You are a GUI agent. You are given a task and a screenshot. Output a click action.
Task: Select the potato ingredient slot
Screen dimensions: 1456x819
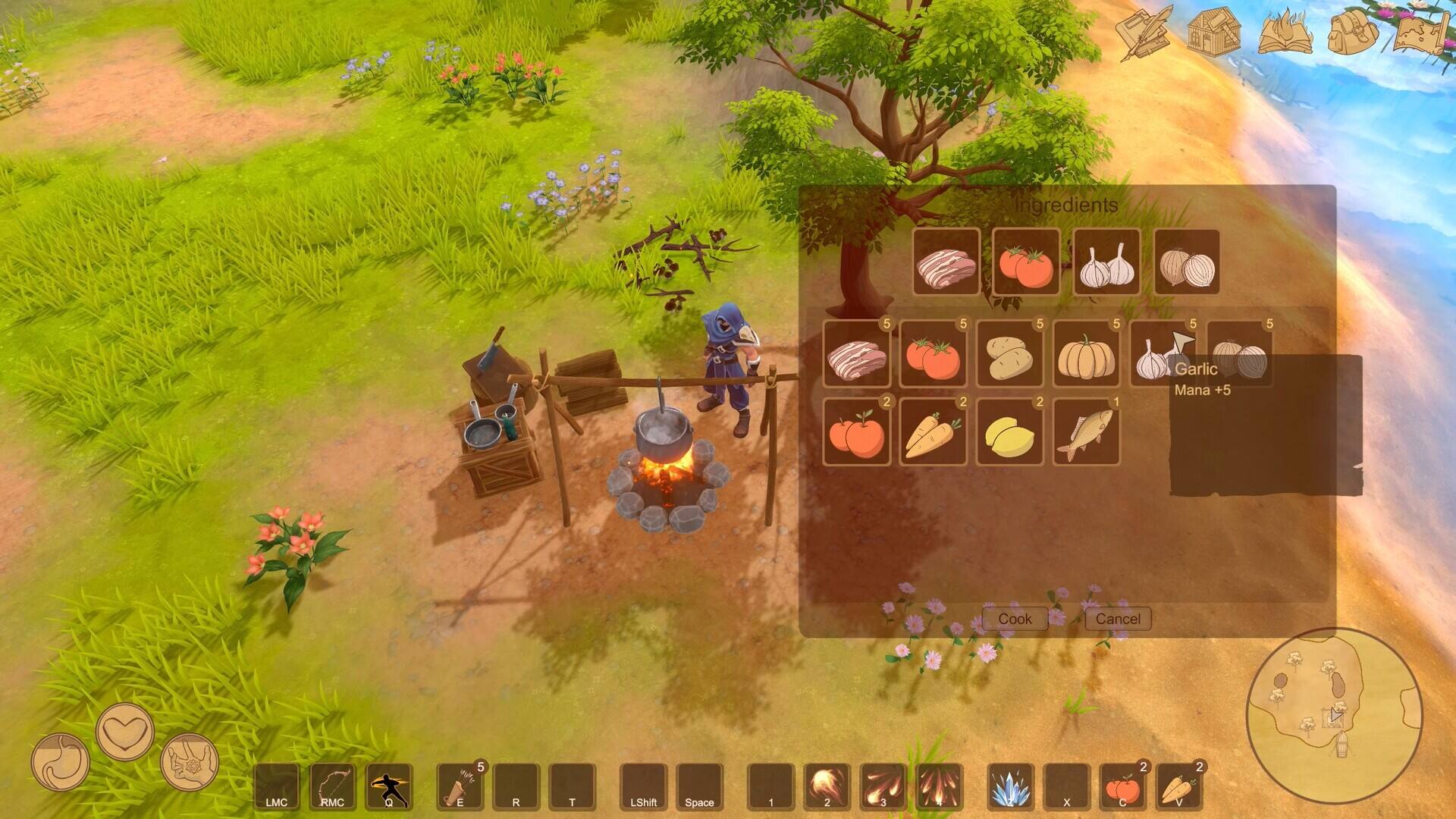1009,354
